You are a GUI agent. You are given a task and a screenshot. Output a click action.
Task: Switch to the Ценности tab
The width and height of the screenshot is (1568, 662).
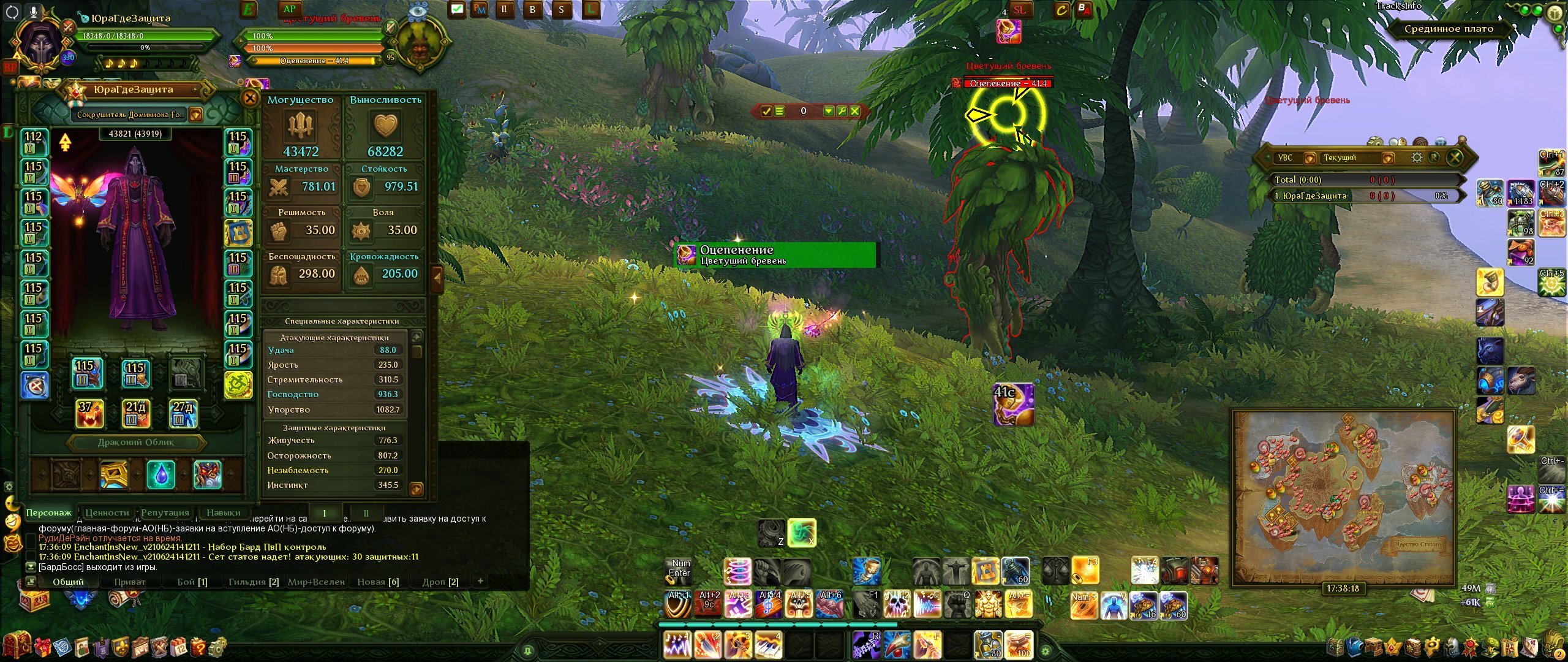point(107,512)
